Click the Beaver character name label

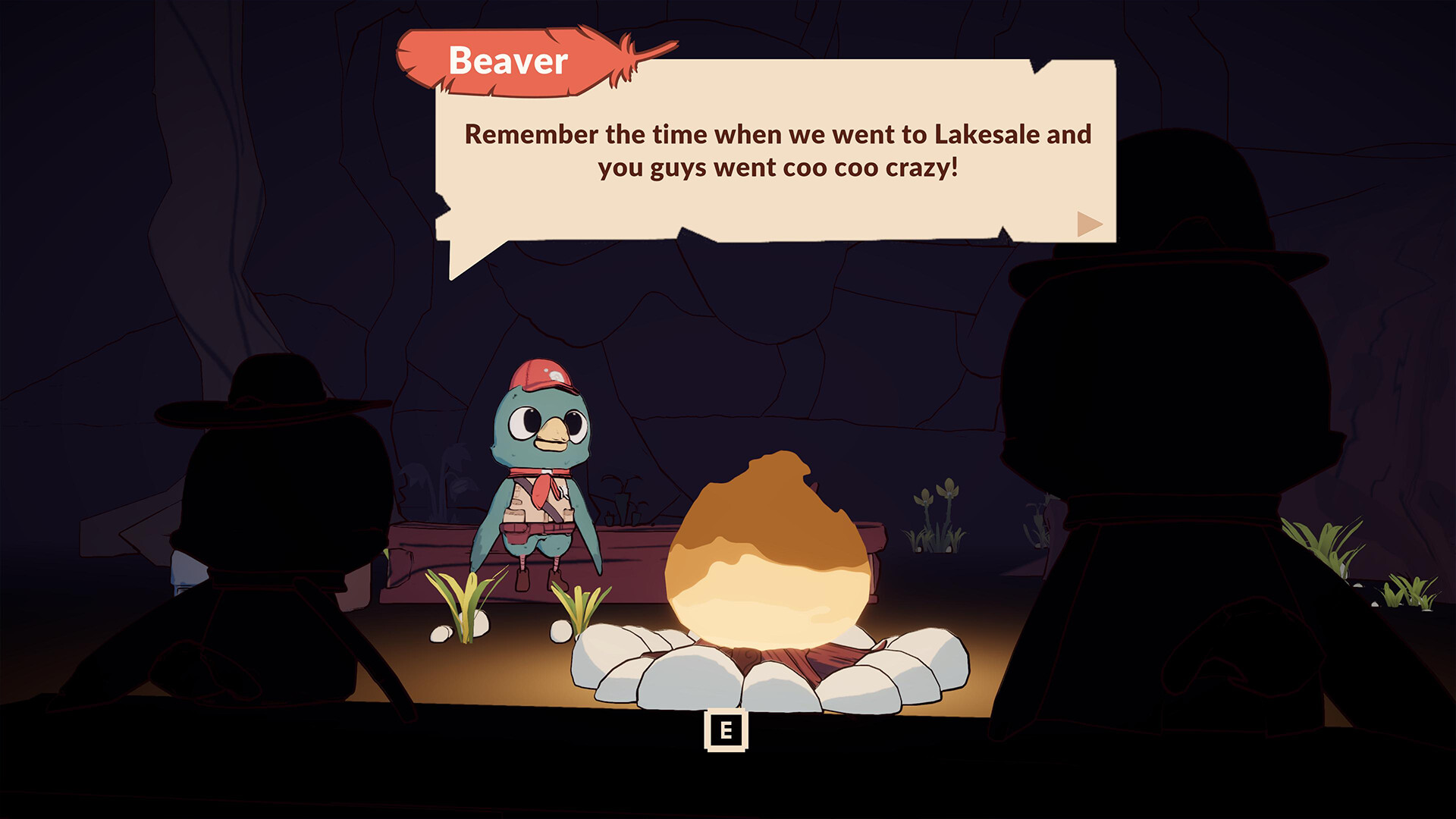point(508,61)
